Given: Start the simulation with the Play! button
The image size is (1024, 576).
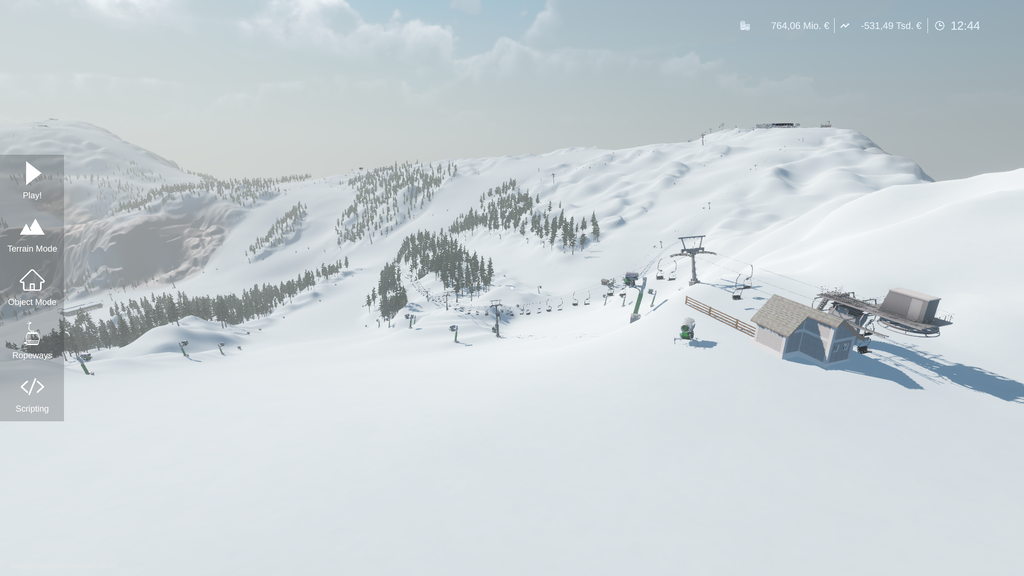Looking at the screenshot, I should 32,180.
